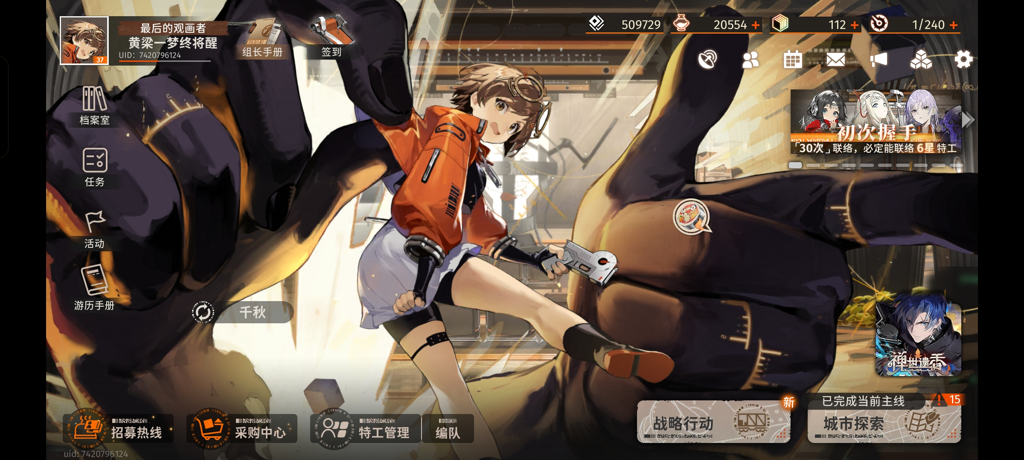1024x460 pixels.
Task: Open the 组长手册 leader handbook
Action: [262, 38]
